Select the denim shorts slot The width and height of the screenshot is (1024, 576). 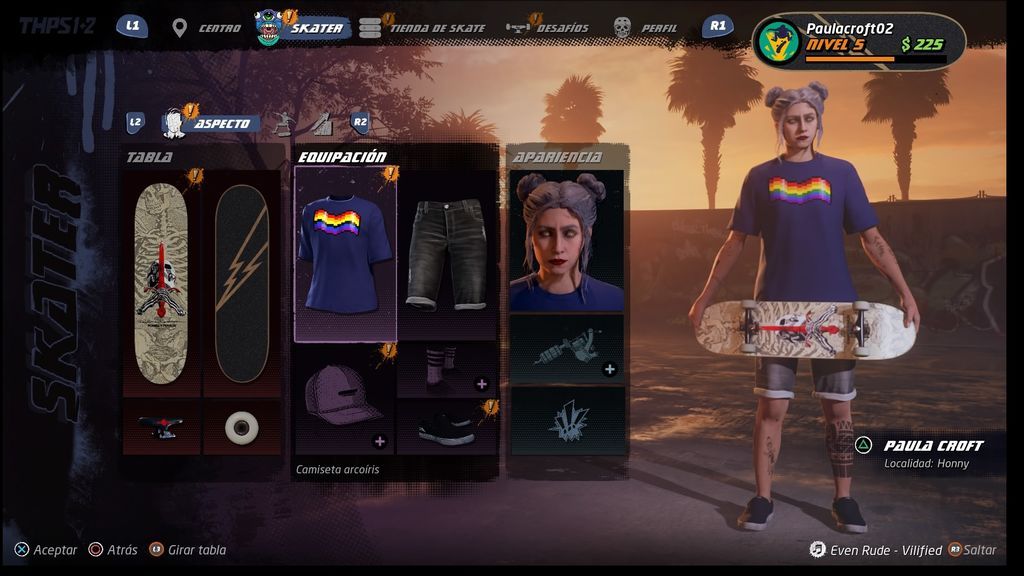(x=447, y=254)
